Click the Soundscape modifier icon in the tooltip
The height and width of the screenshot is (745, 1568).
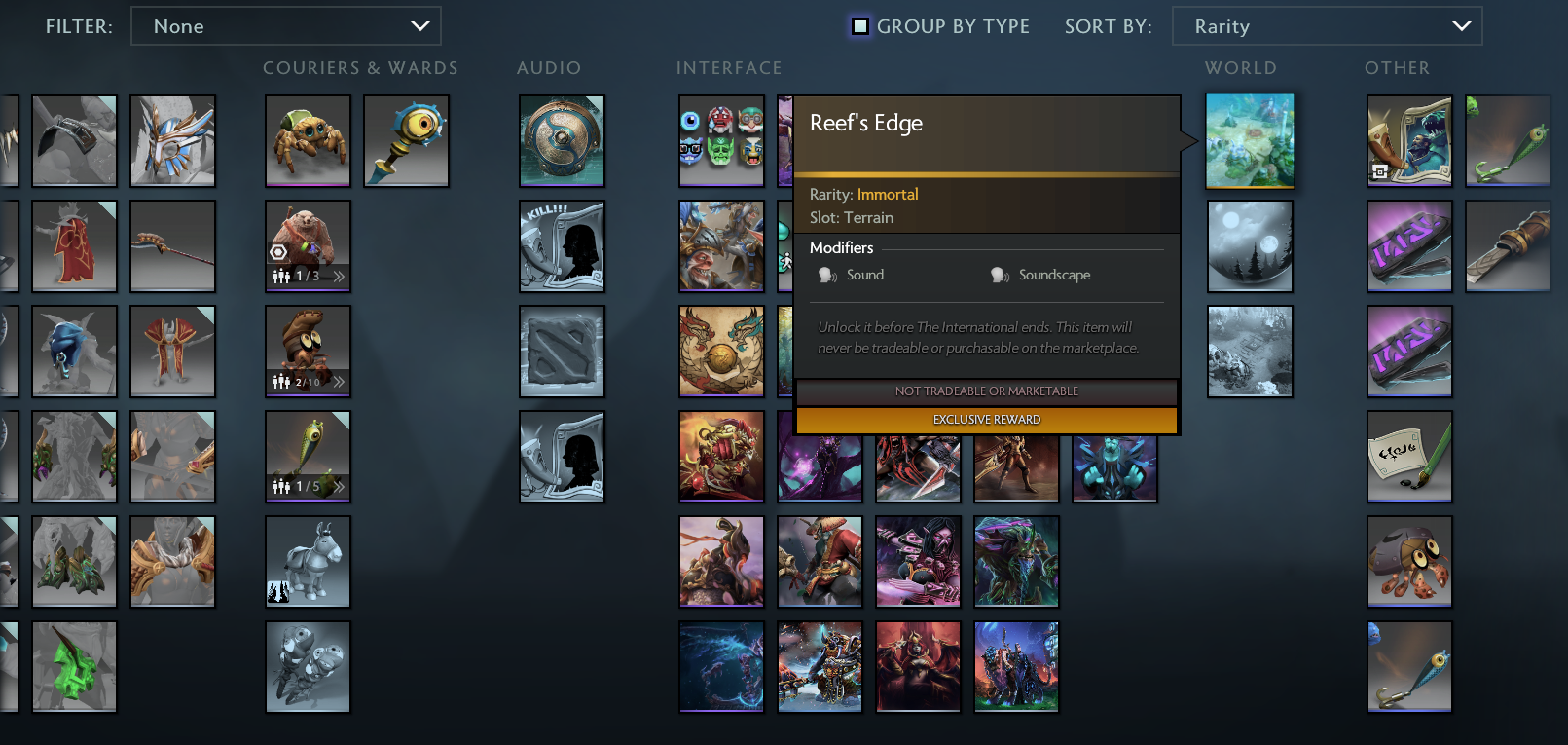pos(1000,275)
